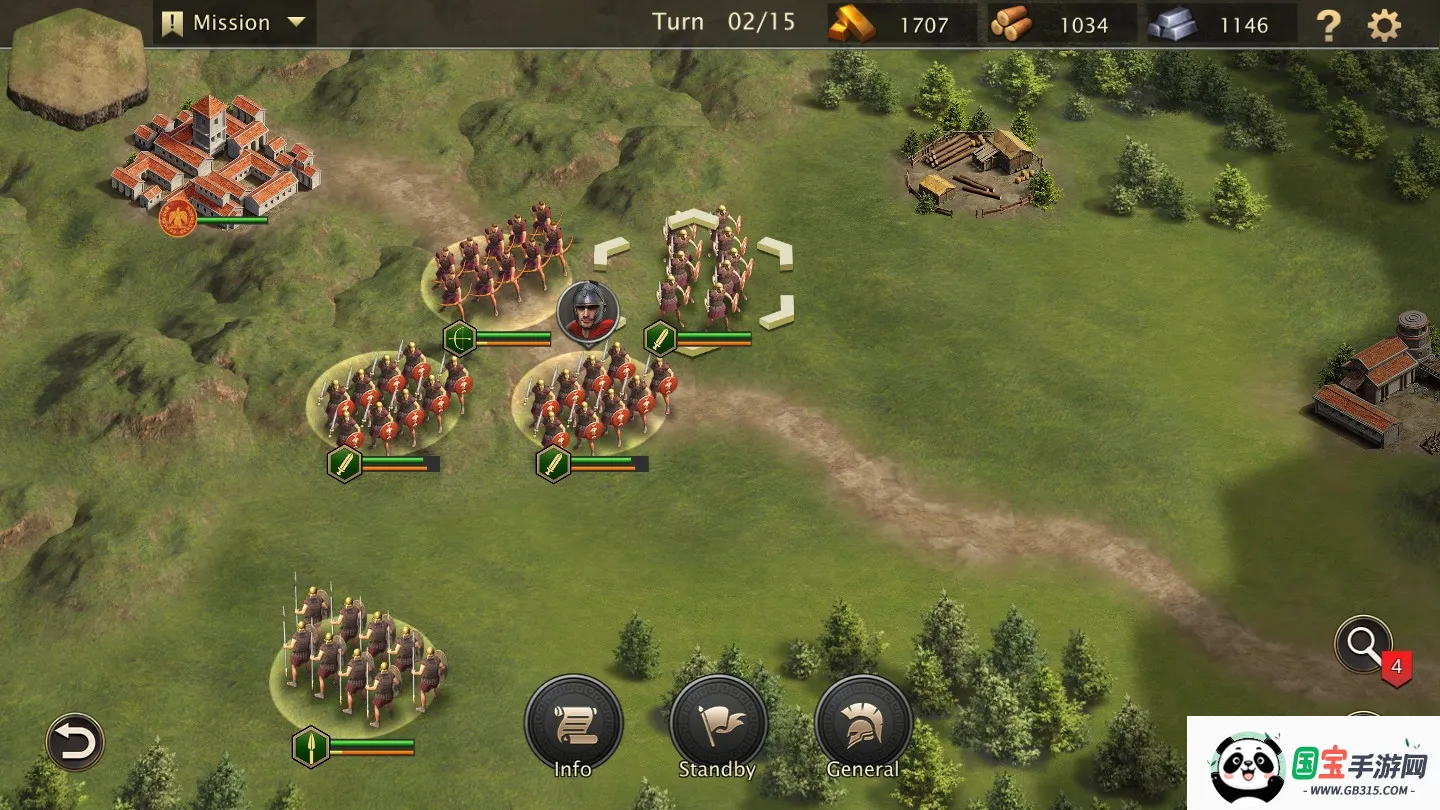Order the unit to Standby

718,725
